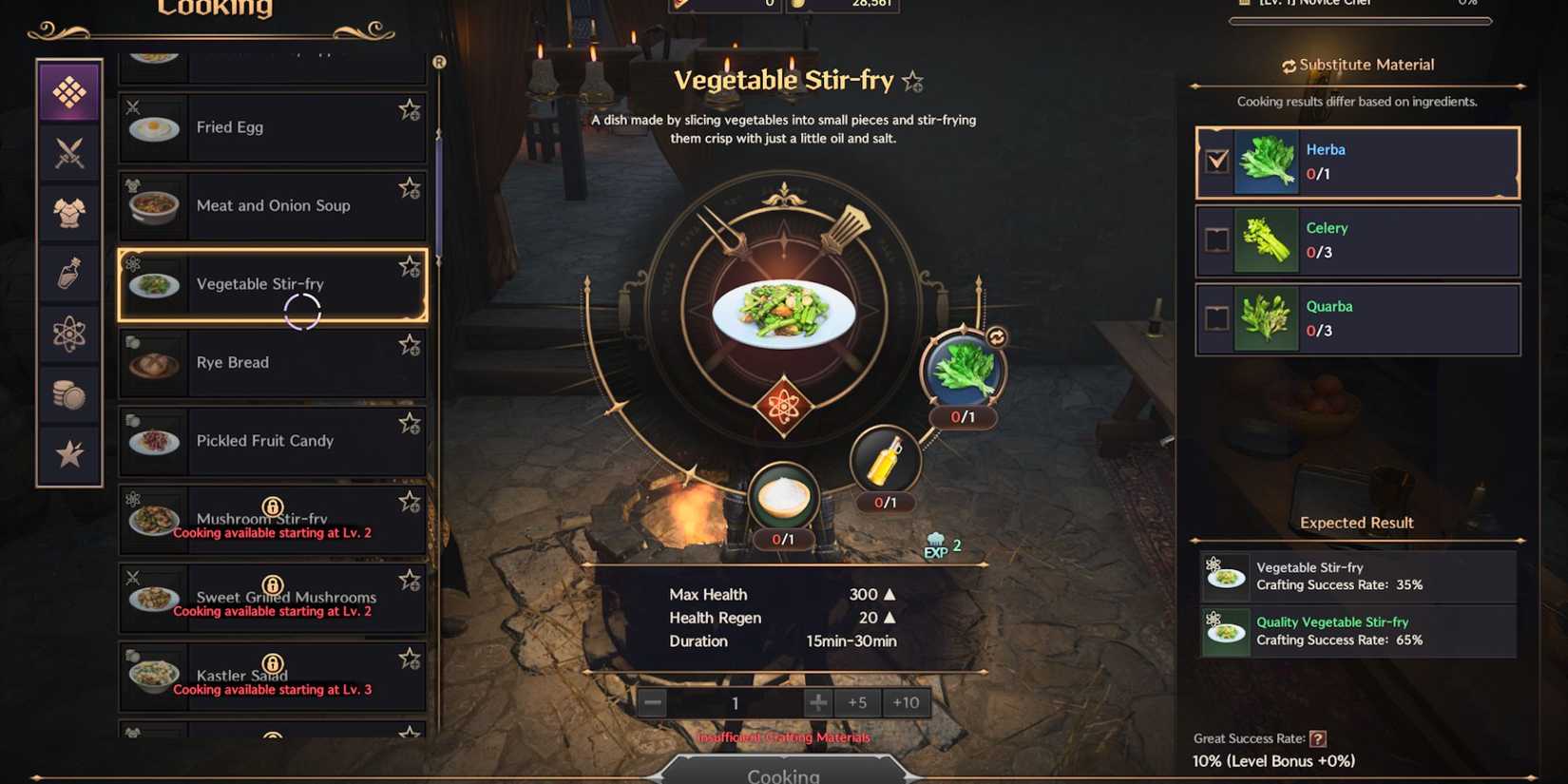Open the coins trade category in sidebar
The width and height of the screenshot is (1568, 784).
(x=67, y=393)
